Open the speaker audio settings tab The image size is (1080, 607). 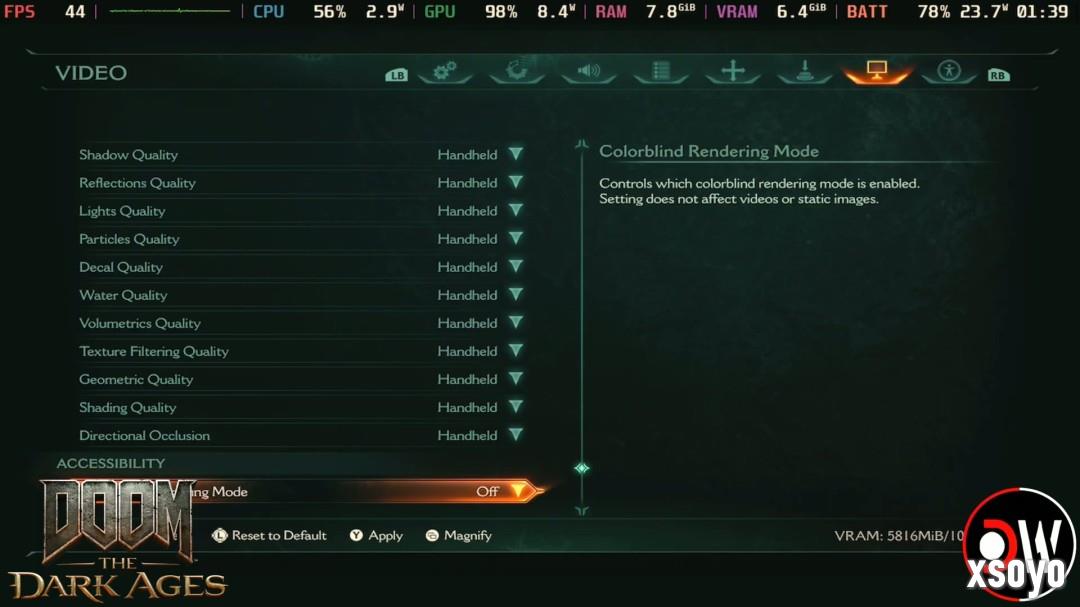pyautogui.click(x=589, y=71)
